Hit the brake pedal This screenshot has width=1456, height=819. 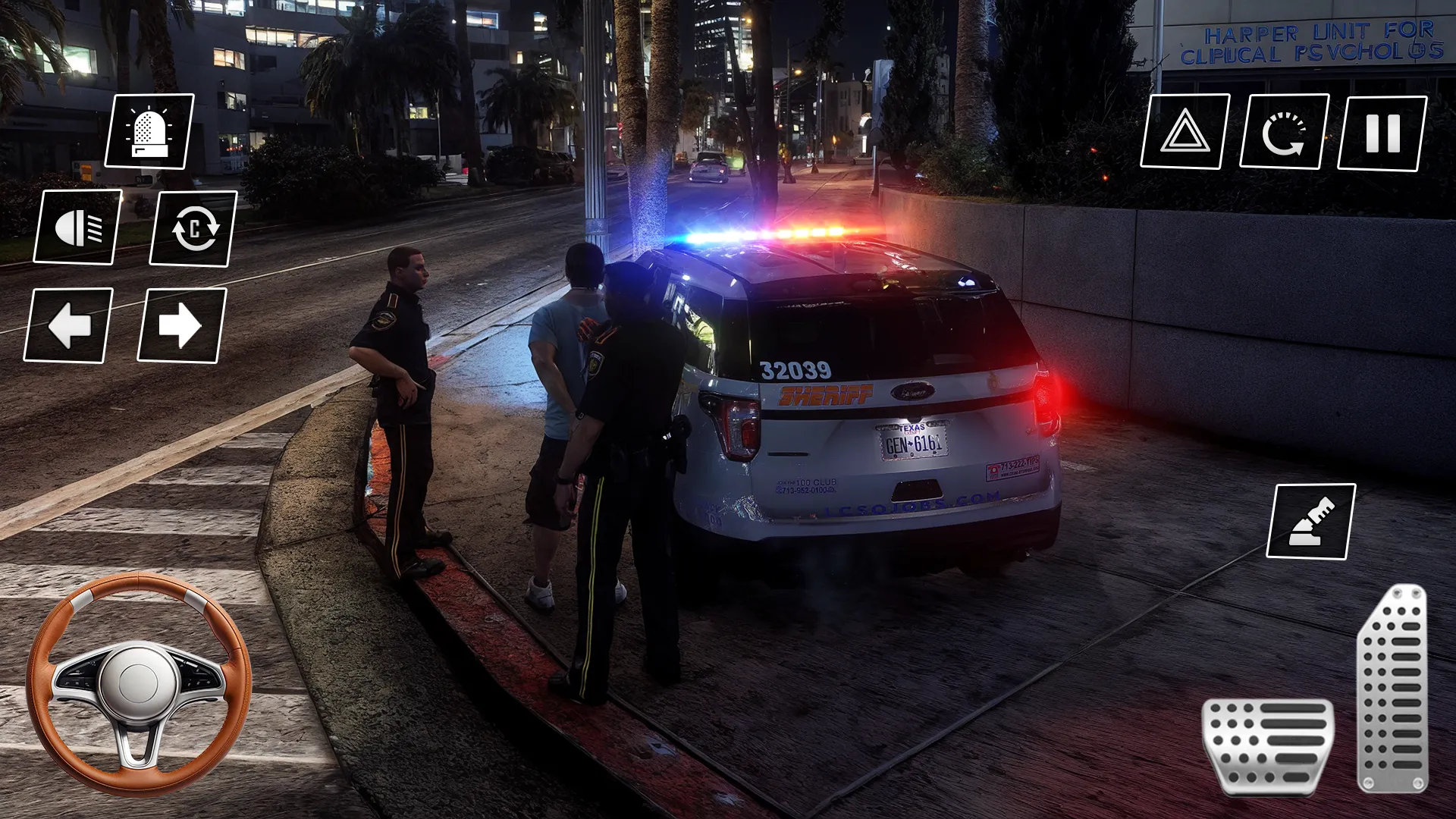1268,747
